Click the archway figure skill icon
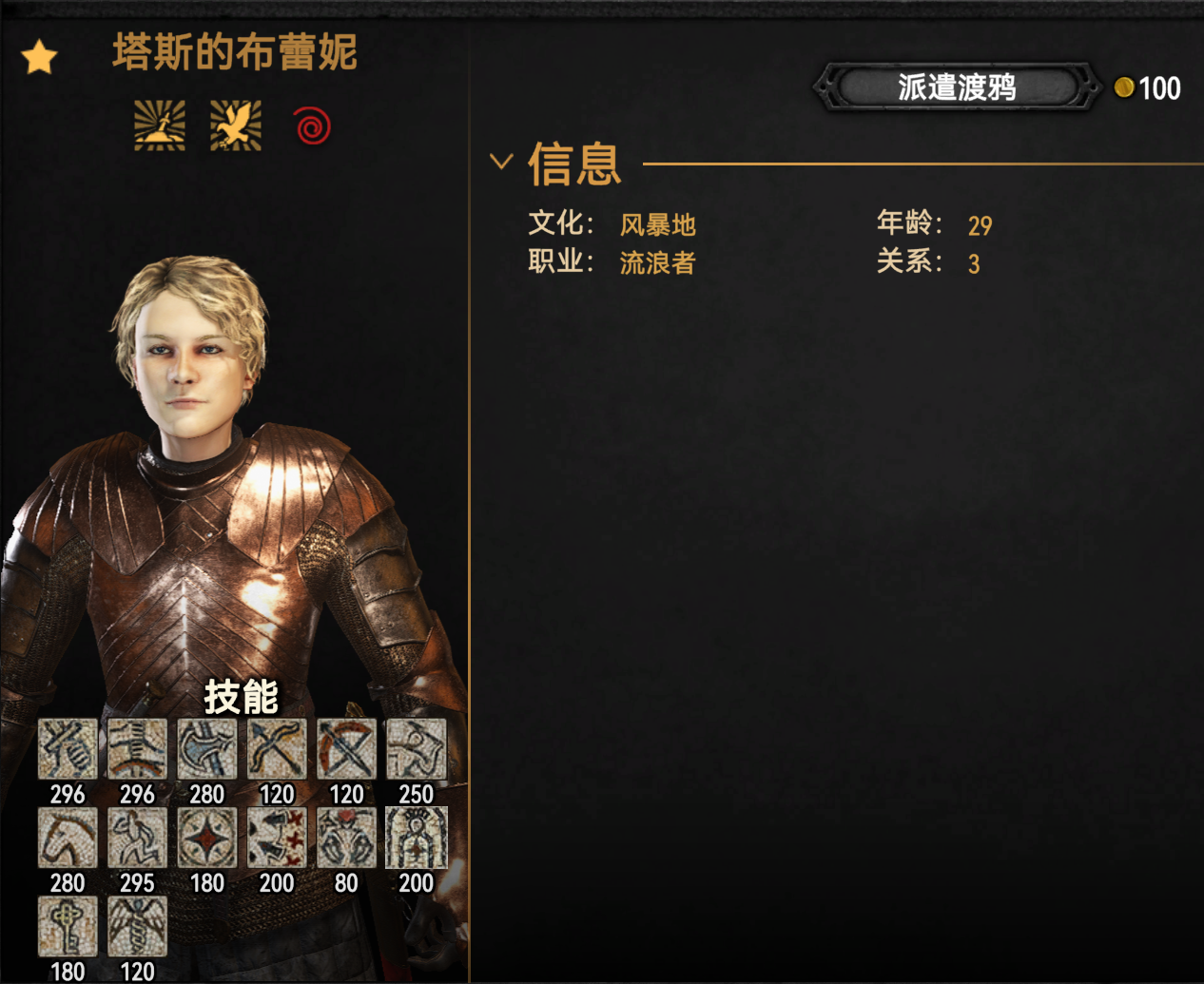The image size is (1204, 984). [416, 838]
